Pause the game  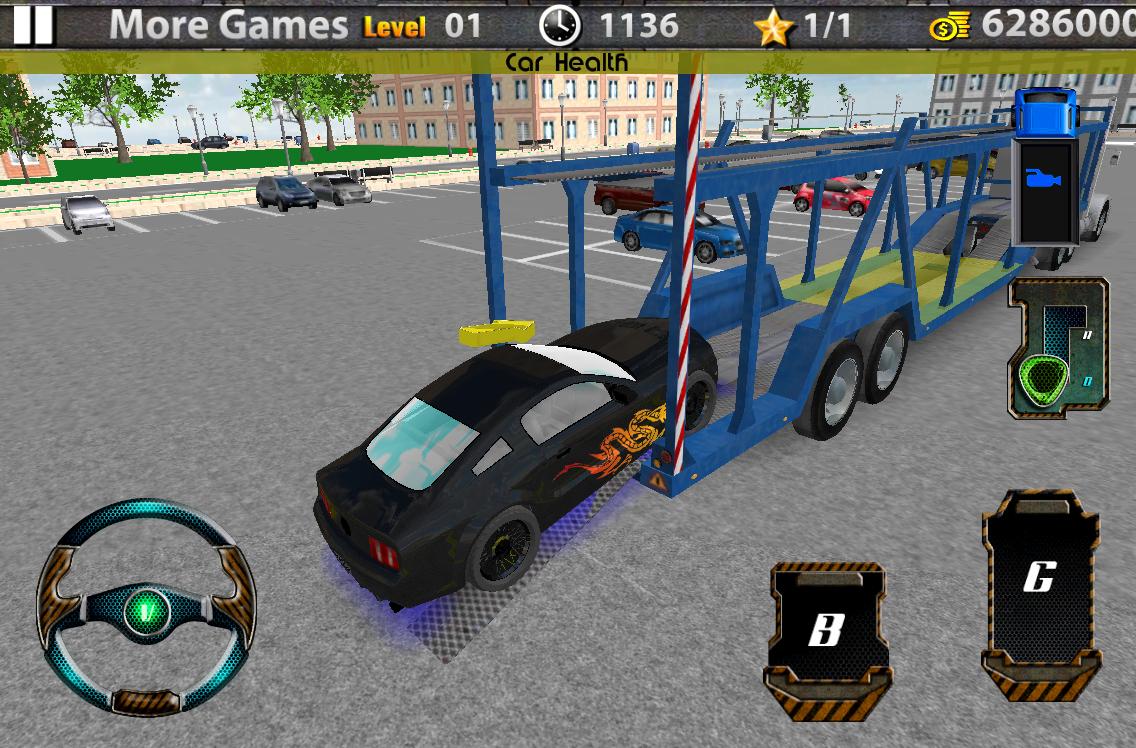tap(32, 24)
